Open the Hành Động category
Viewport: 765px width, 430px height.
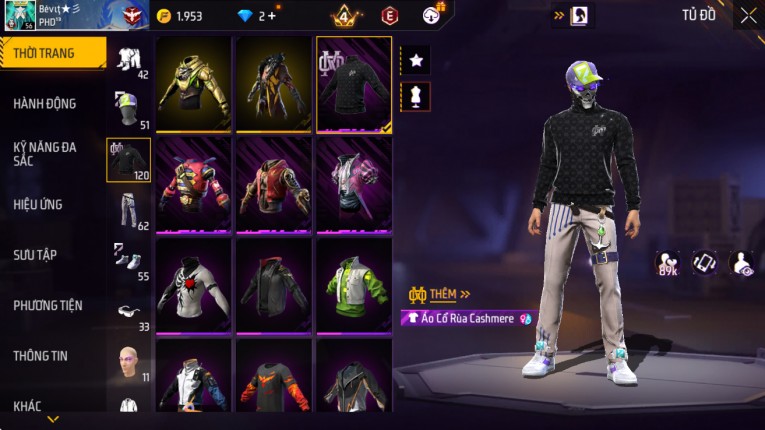coord(45,103)
